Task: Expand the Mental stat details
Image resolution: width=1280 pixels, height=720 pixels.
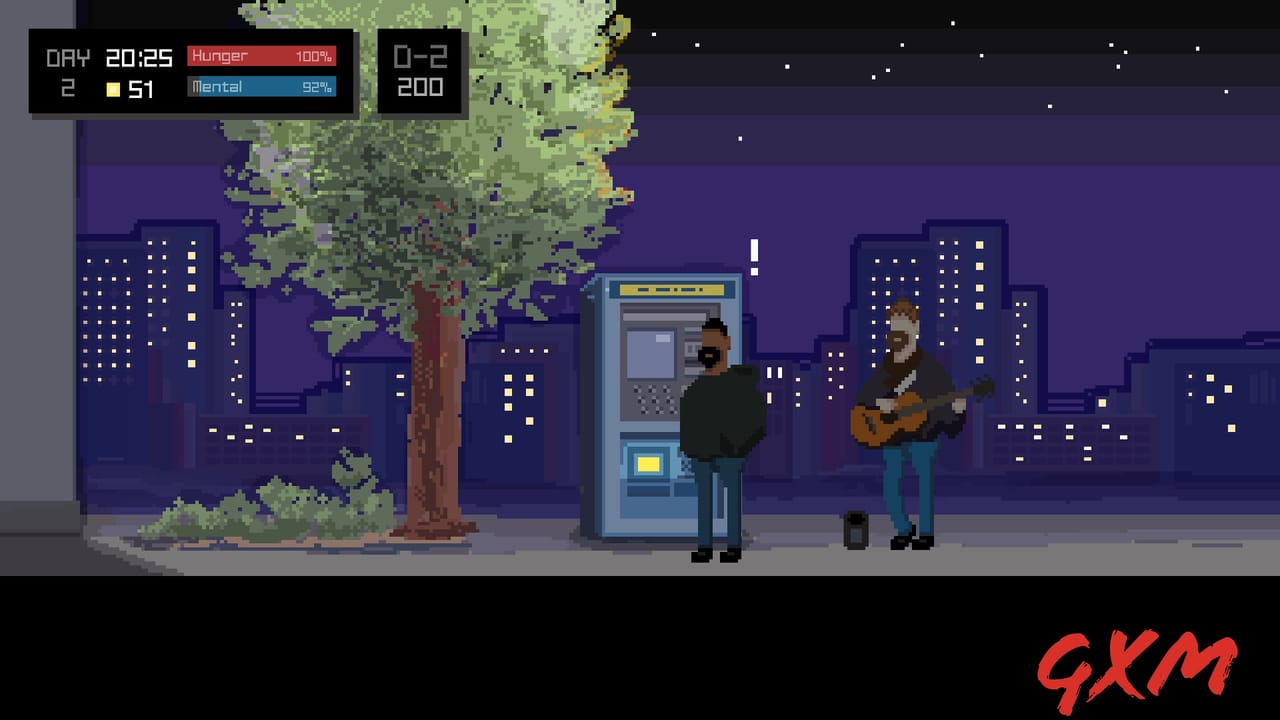Action: click(263, 86)
